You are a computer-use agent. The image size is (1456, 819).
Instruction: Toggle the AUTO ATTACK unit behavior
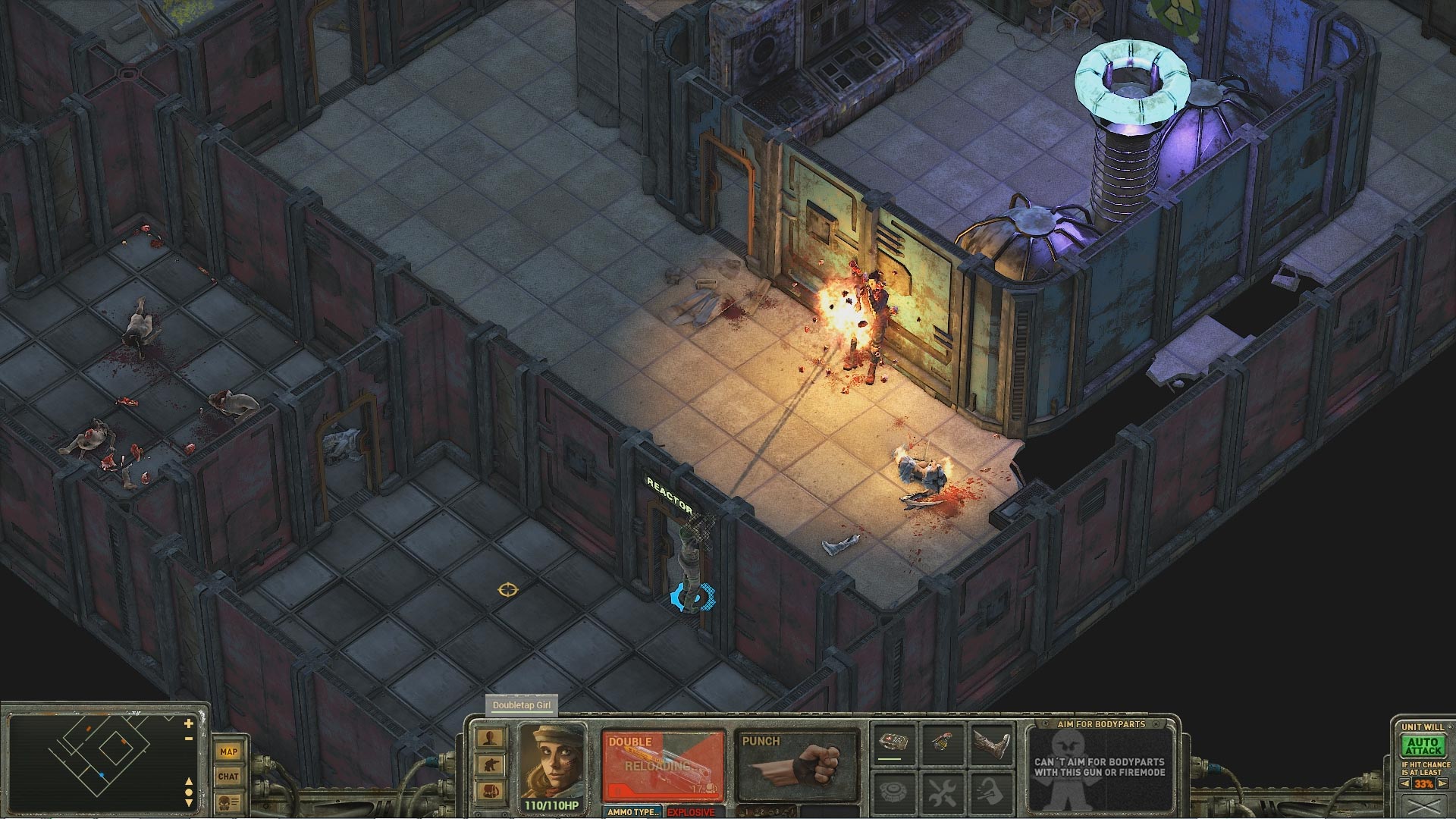(x=1424, y=745)
